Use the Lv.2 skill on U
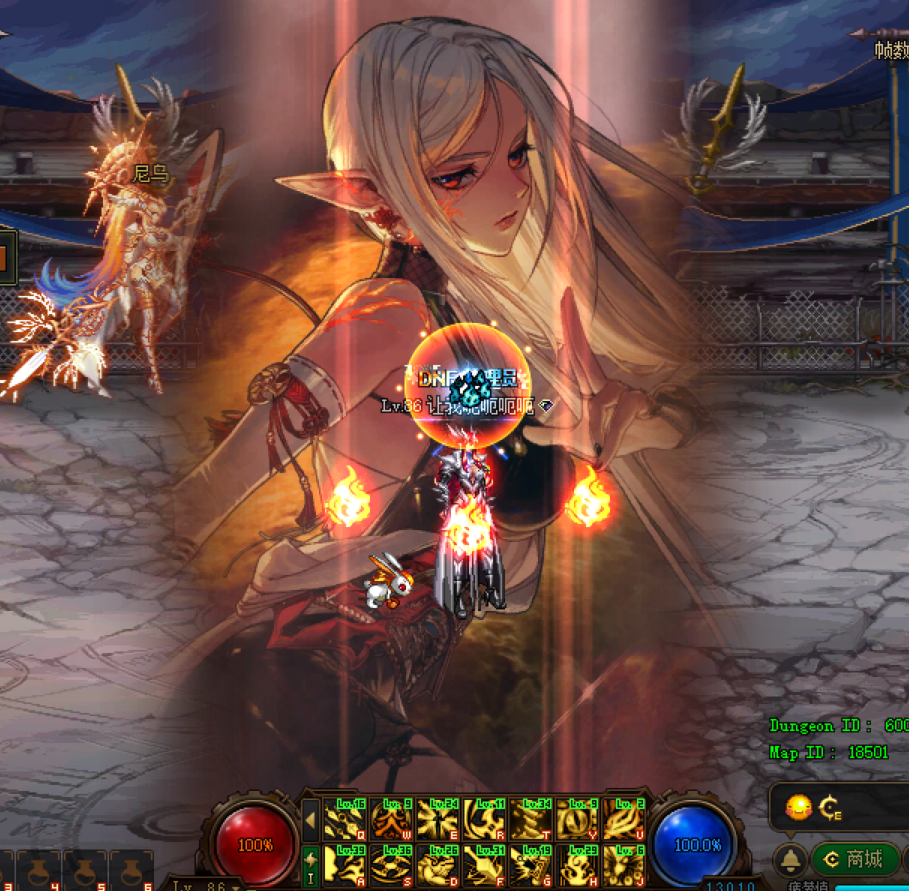The image size is (909, 891). click(622, 819)
